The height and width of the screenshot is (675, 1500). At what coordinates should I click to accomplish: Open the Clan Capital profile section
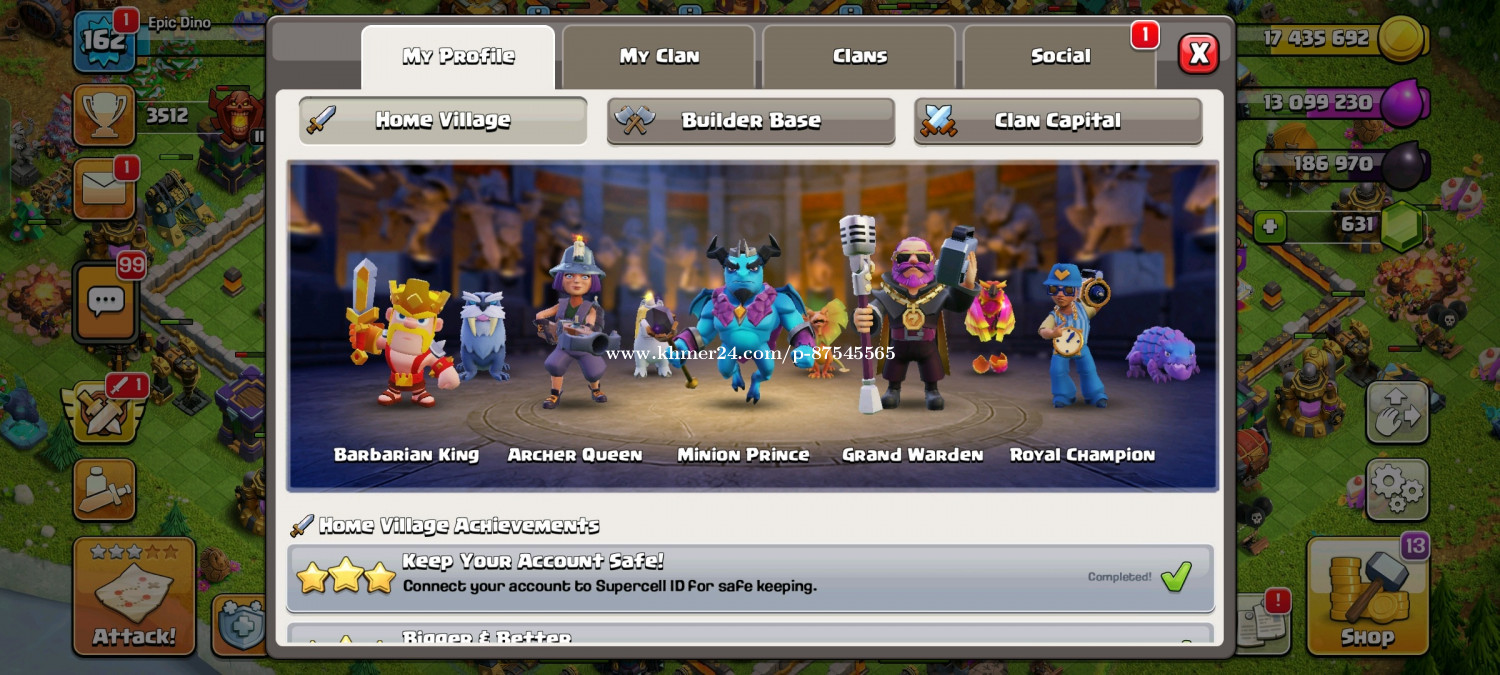[1057, 121]
